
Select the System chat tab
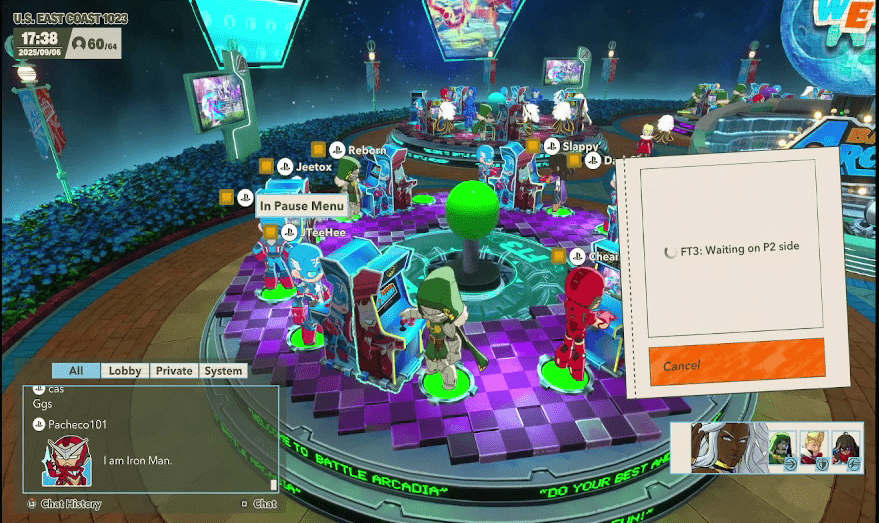pos(223,370)
